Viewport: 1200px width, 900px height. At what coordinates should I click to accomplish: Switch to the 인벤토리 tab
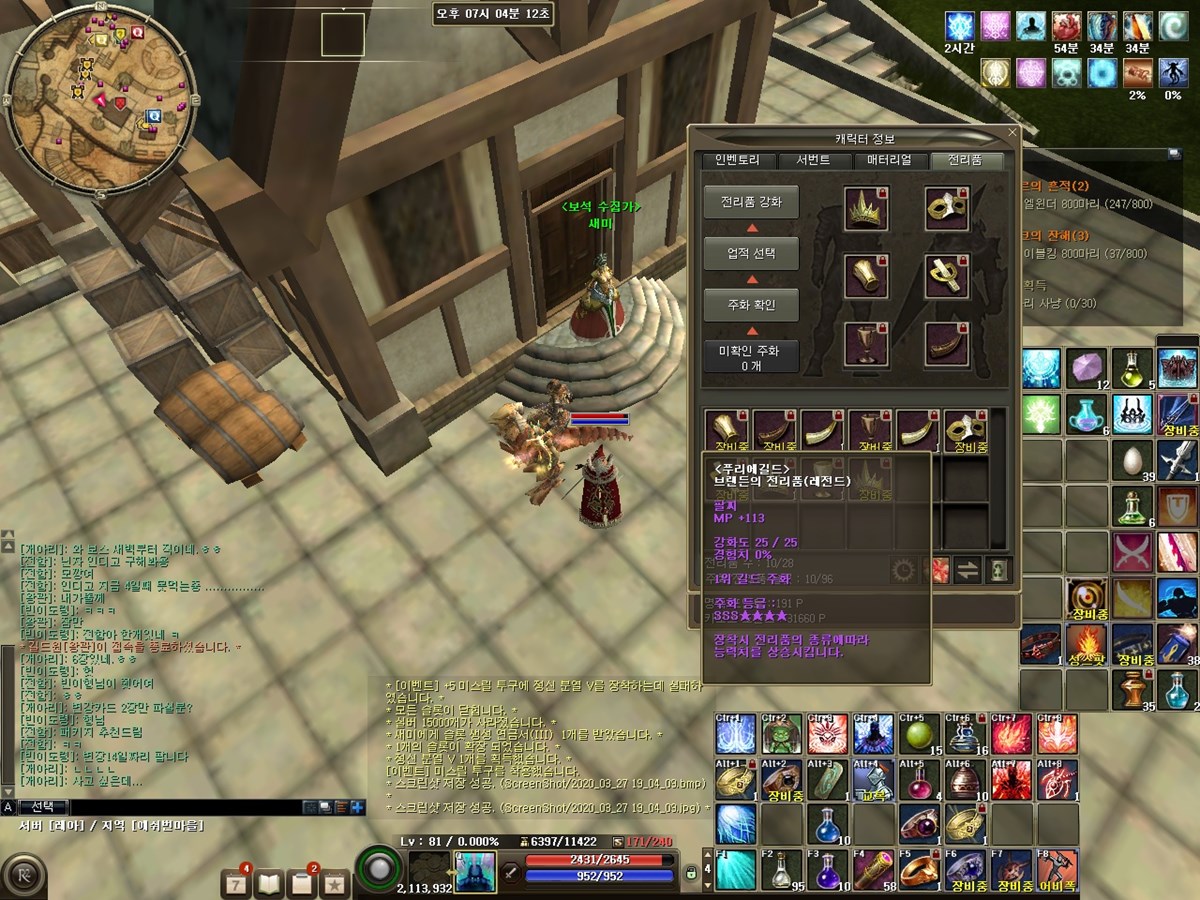[737, 161]
